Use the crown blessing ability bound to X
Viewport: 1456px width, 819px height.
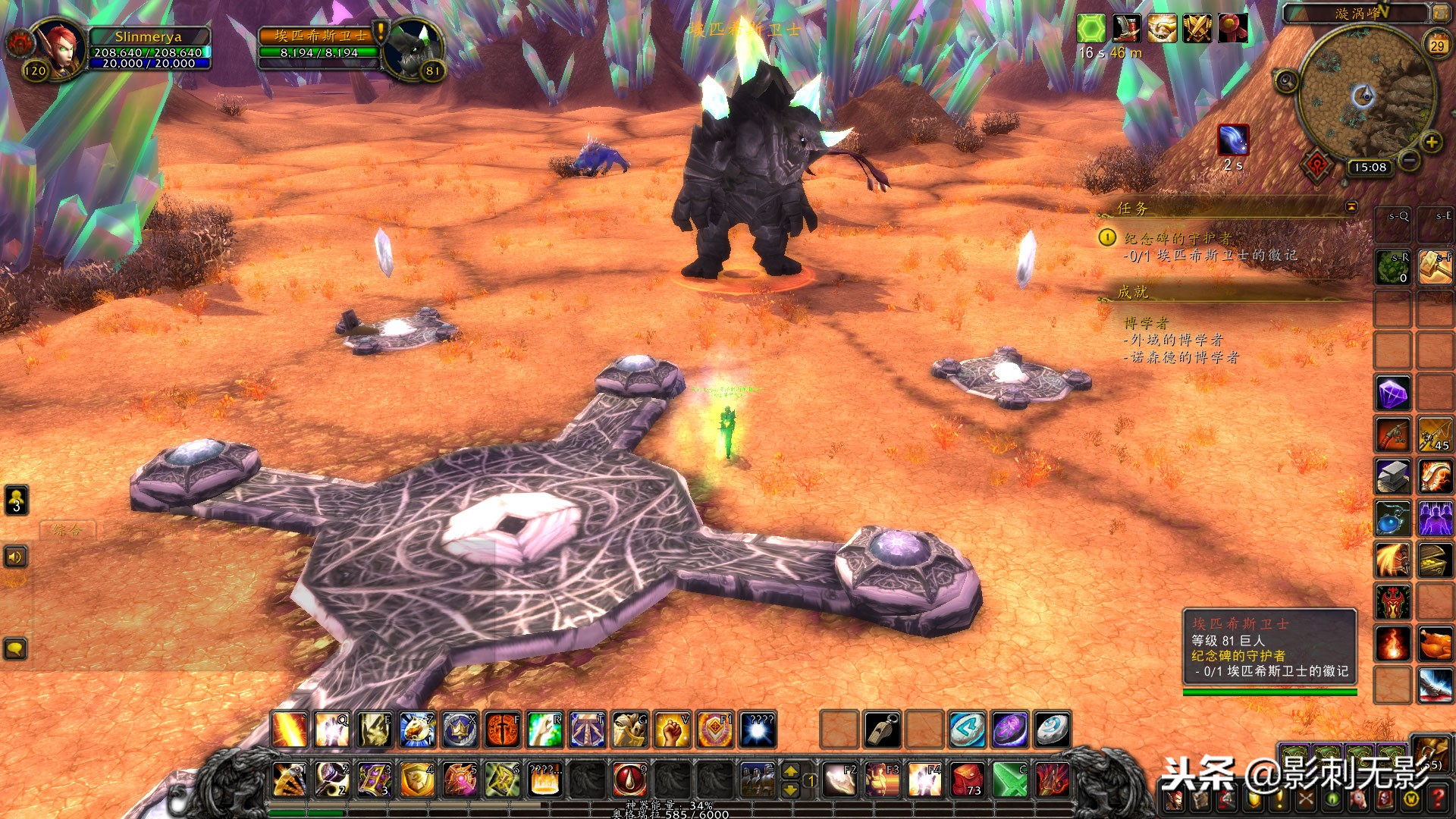460,730
